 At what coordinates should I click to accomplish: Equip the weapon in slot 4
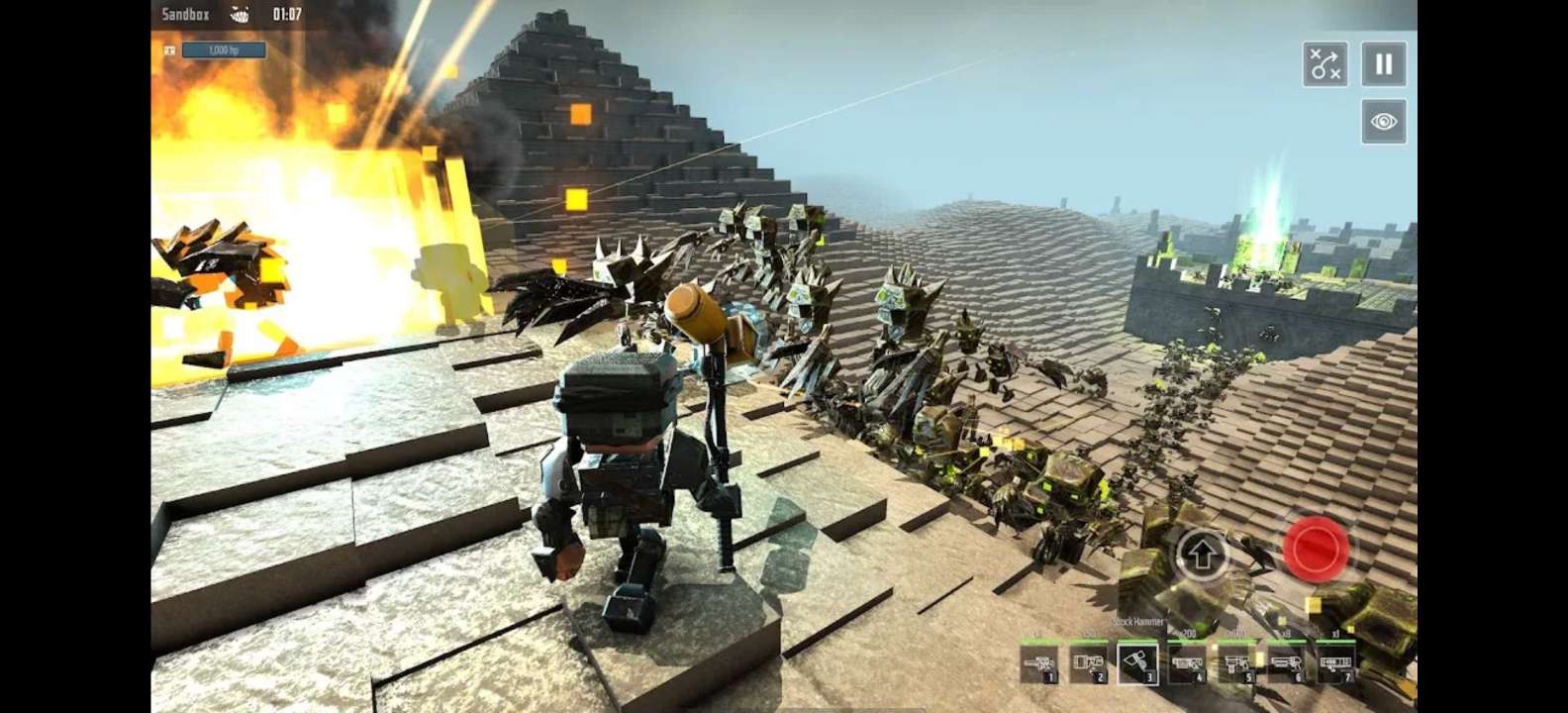(x=1187, y=663)
